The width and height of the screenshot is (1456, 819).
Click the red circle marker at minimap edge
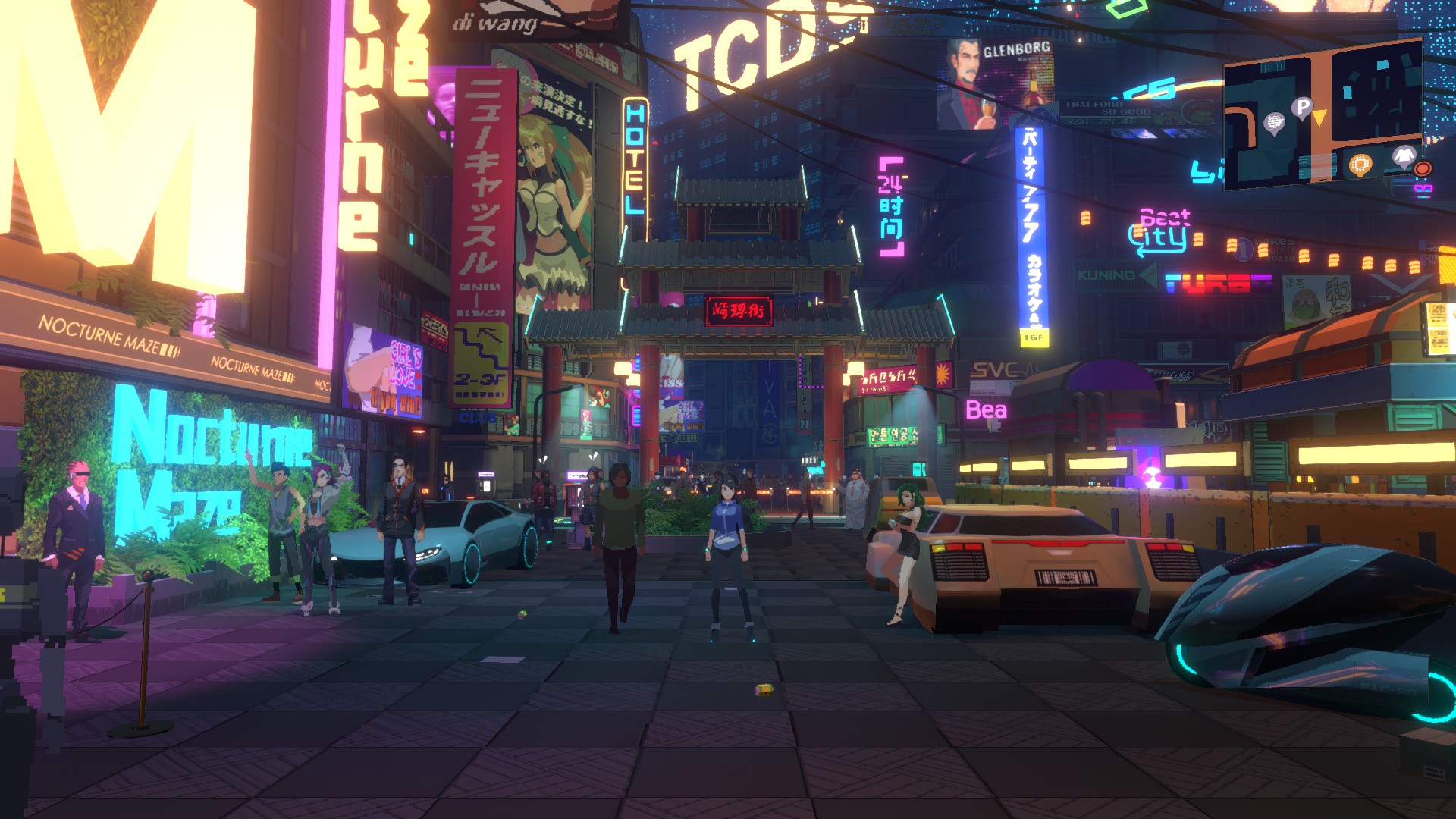tap(1423, 168)
